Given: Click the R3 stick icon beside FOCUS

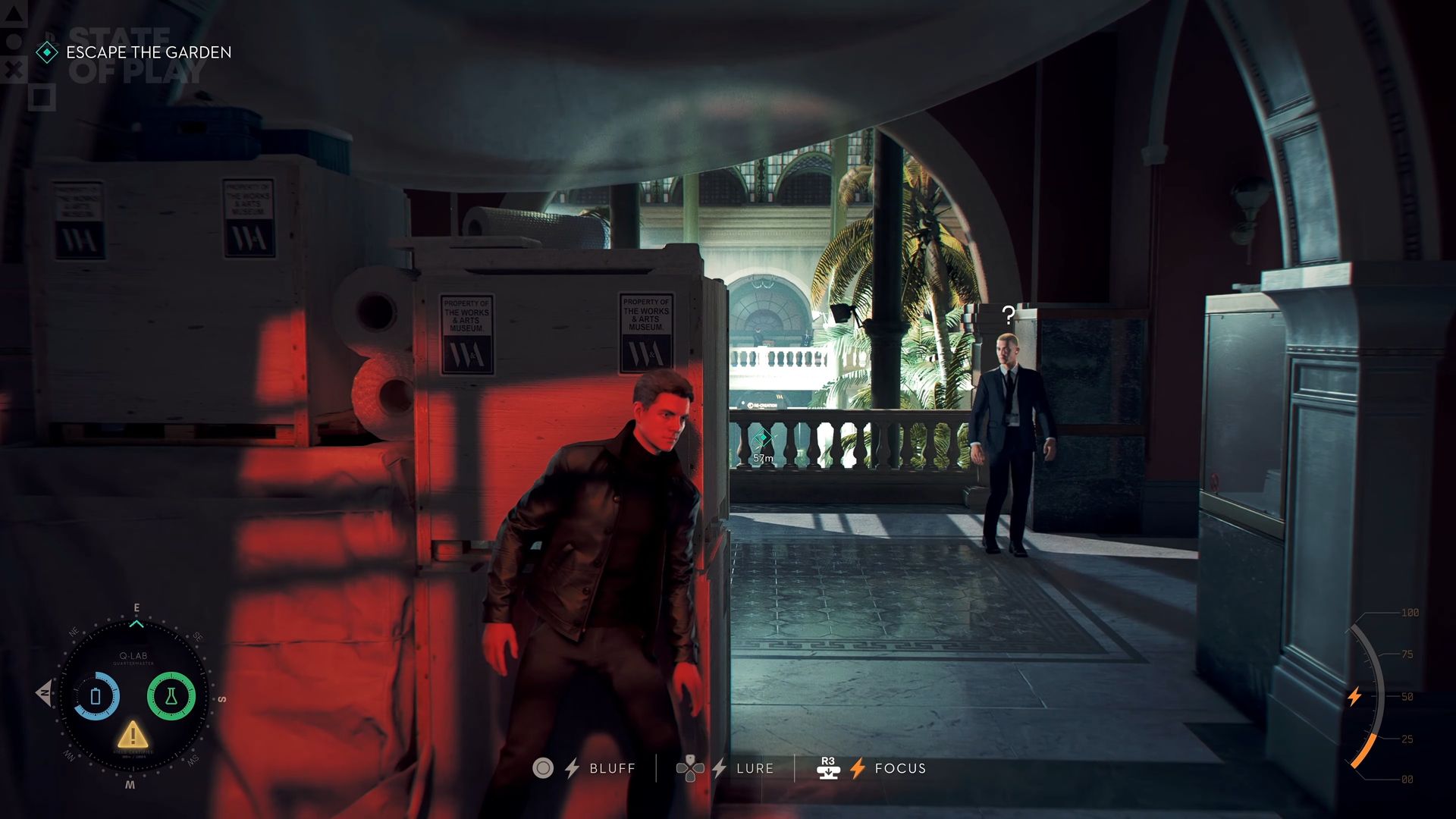Looking at the screenshot, I should pyautogui.click(x=830, y=768).
